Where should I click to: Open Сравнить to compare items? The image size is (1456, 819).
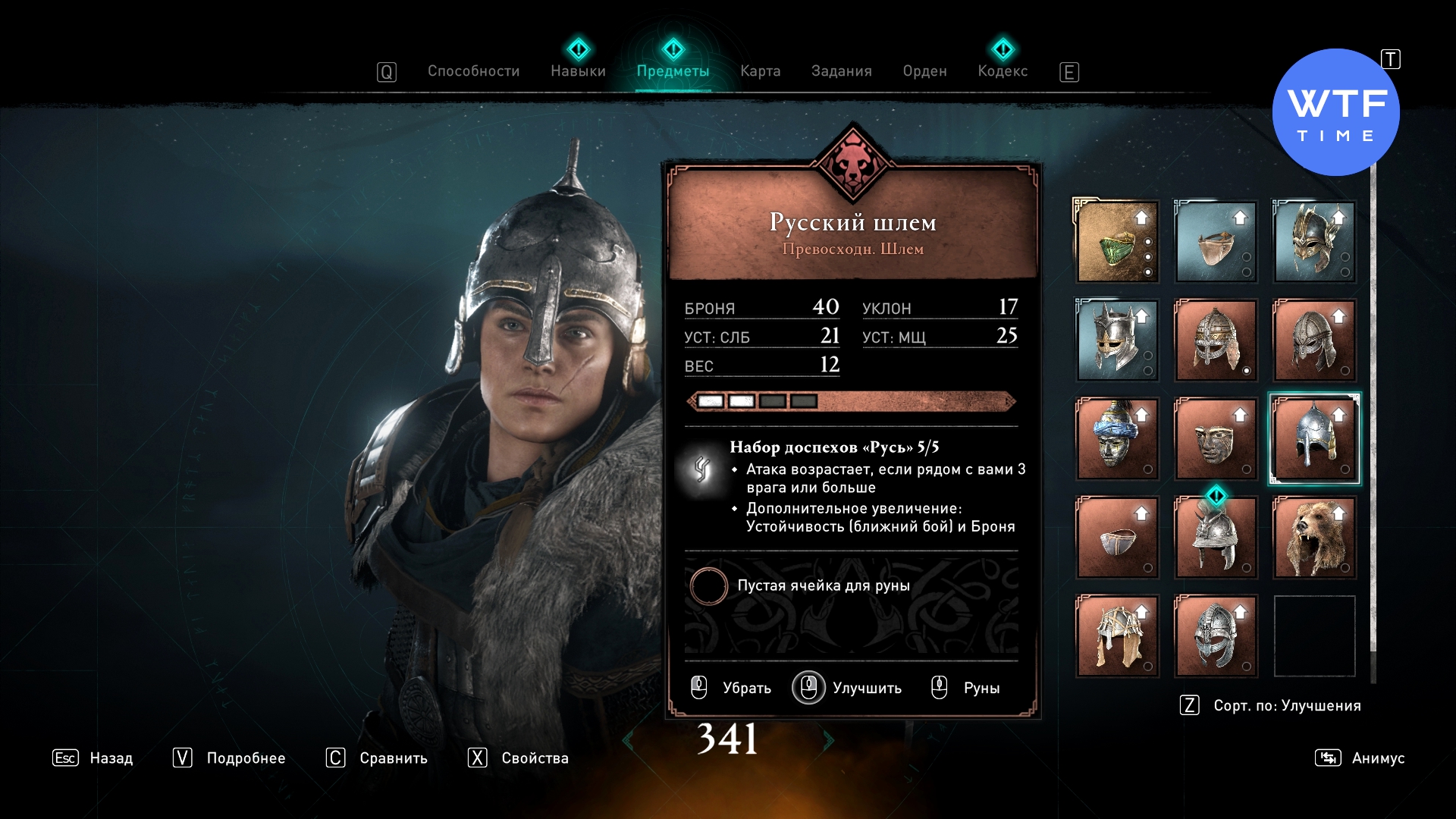pos(377,758)
